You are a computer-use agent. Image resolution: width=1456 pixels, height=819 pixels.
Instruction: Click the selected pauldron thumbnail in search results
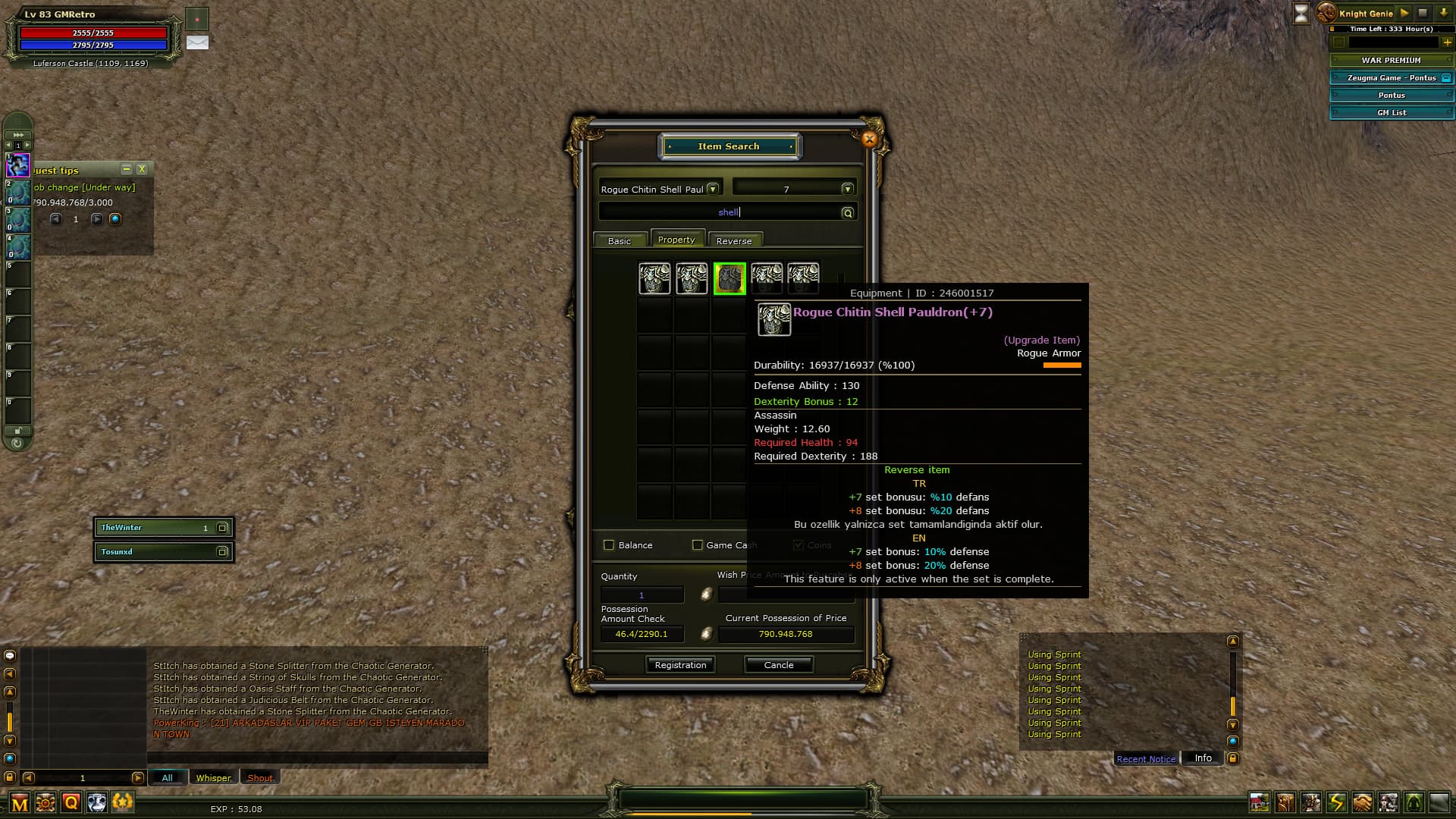[730, 279]
